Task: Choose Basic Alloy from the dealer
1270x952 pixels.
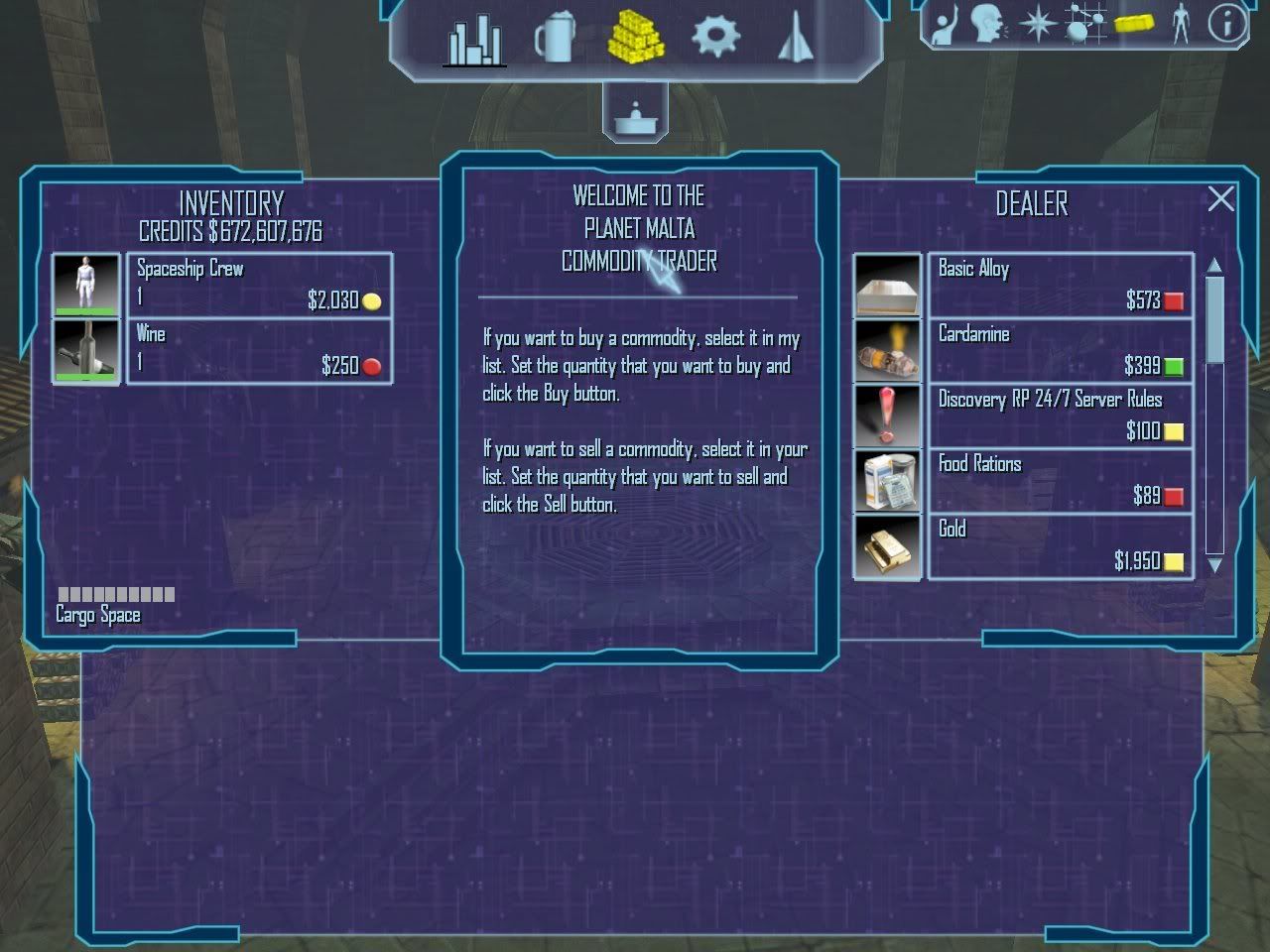Action: click(1060, 285)
